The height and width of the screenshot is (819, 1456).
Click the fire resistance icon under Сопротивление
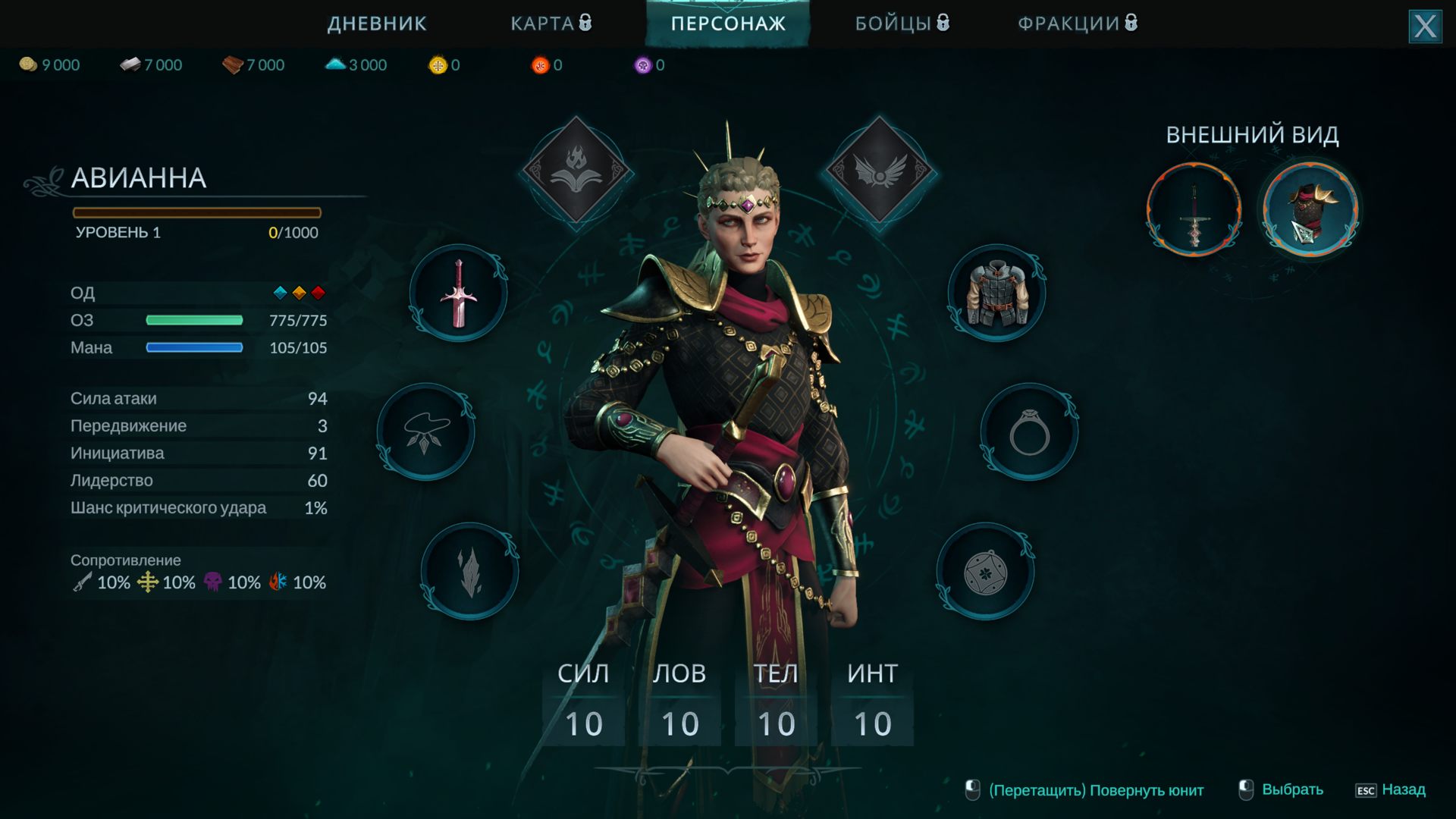click(x=278, y=583)
